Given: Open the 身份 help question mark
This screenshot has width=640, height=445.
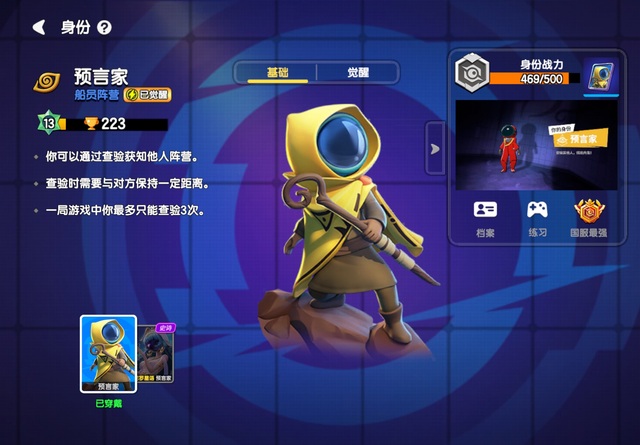Looking at the screenshot, I should pyautogui.click(x=104, y=28).
